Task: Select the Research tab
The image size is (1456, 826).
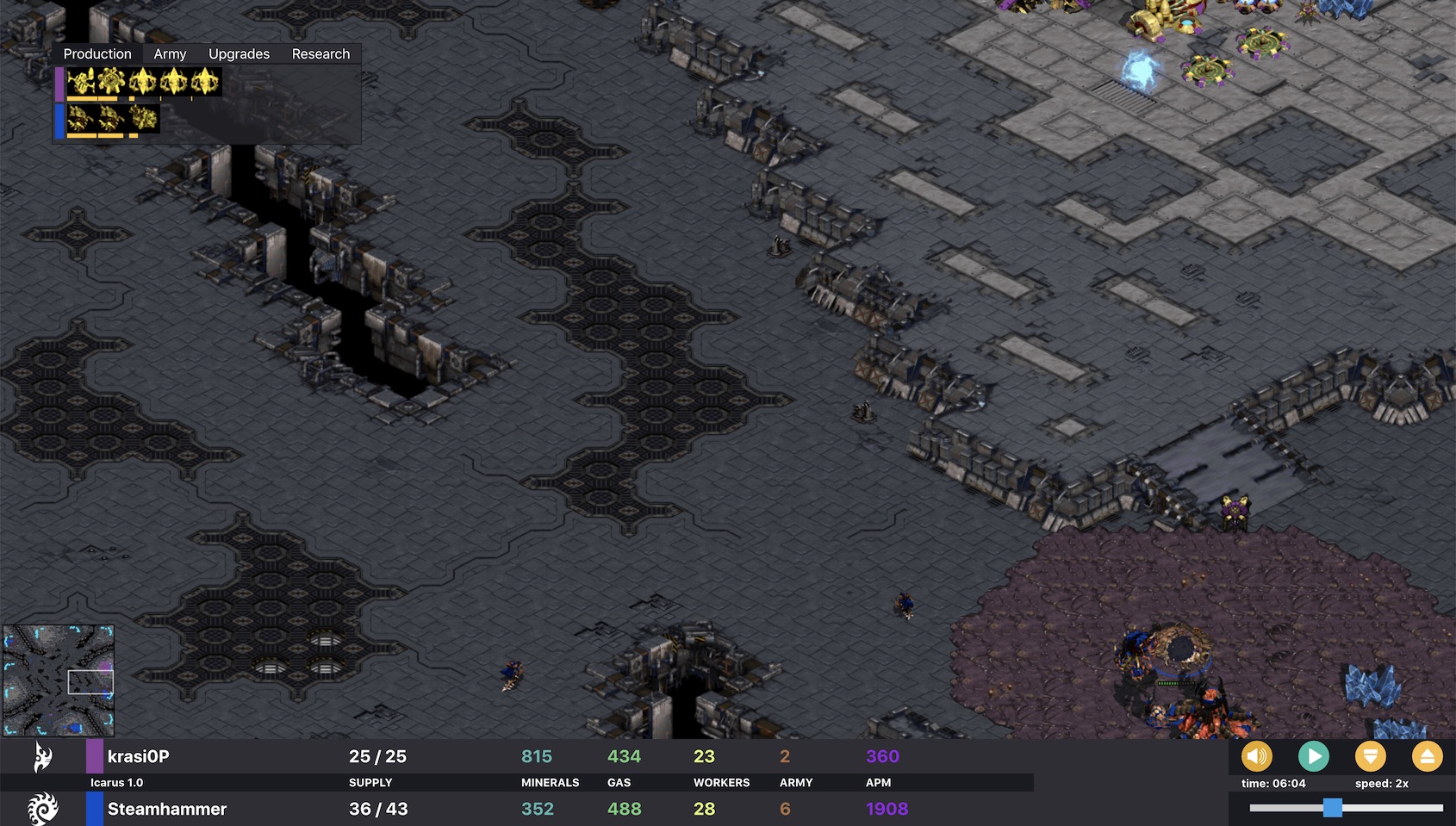Action: (x=320, y=54)
